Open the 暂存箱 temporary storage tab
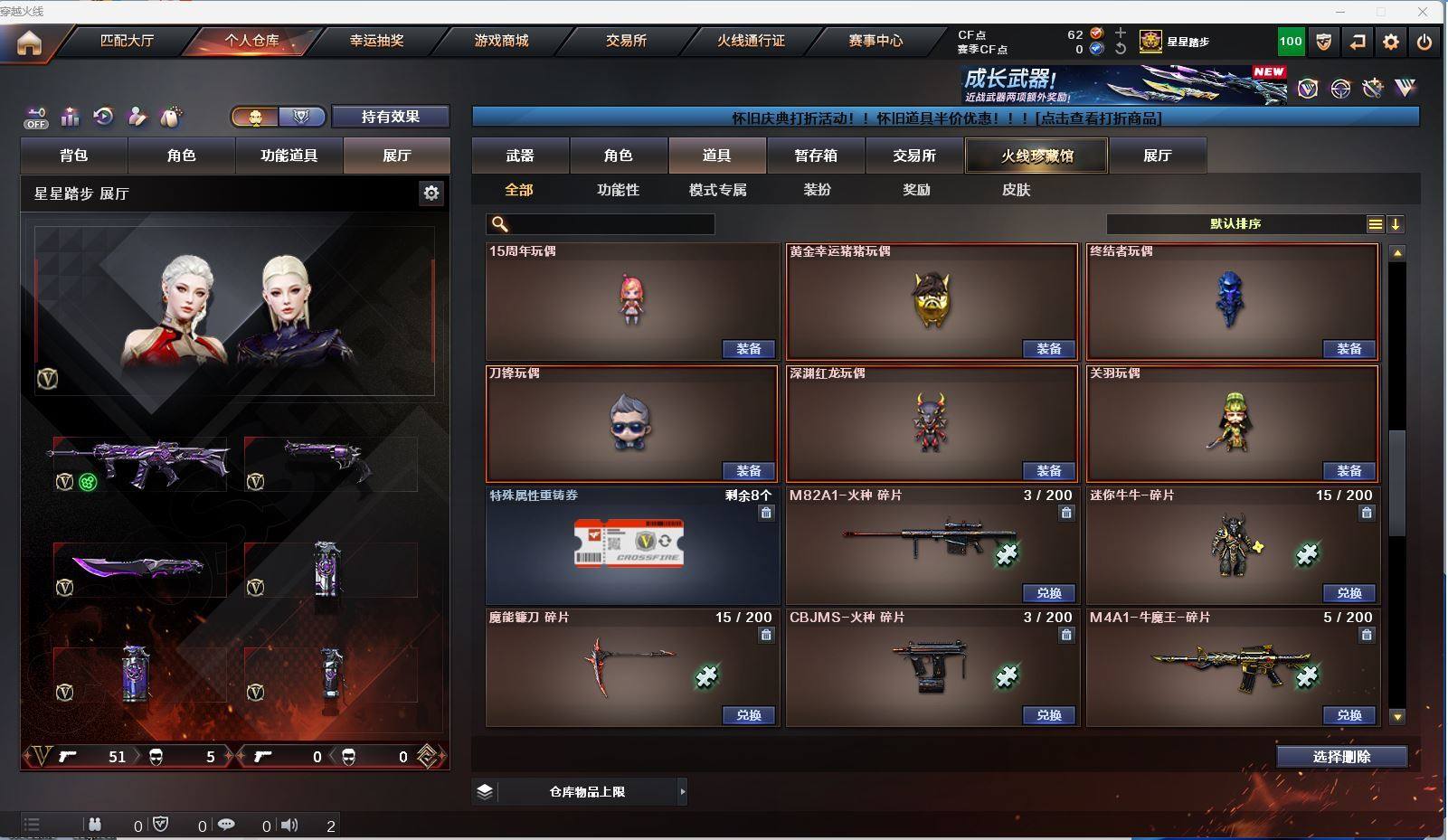1448x840 pixels. (x=816, y=156)
